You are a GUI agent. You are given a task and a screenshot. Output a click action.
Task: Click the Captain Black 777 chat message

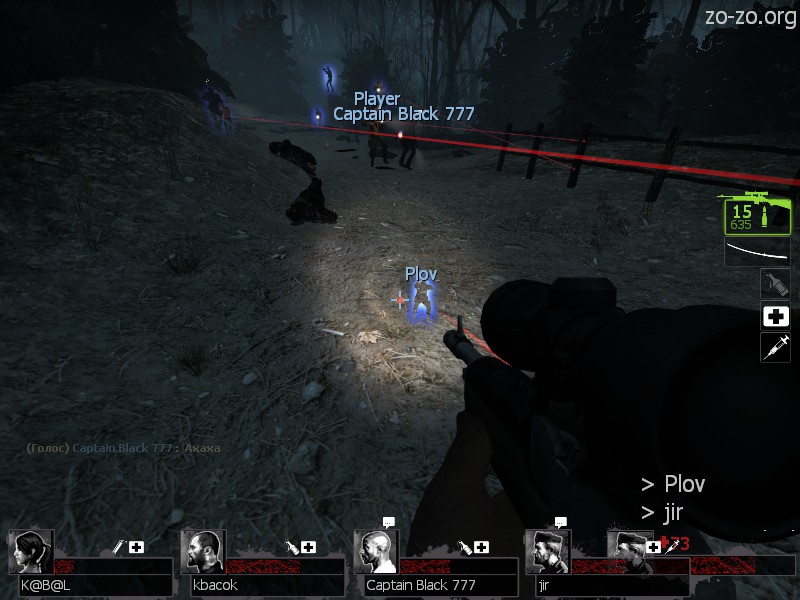click(124, 448)
